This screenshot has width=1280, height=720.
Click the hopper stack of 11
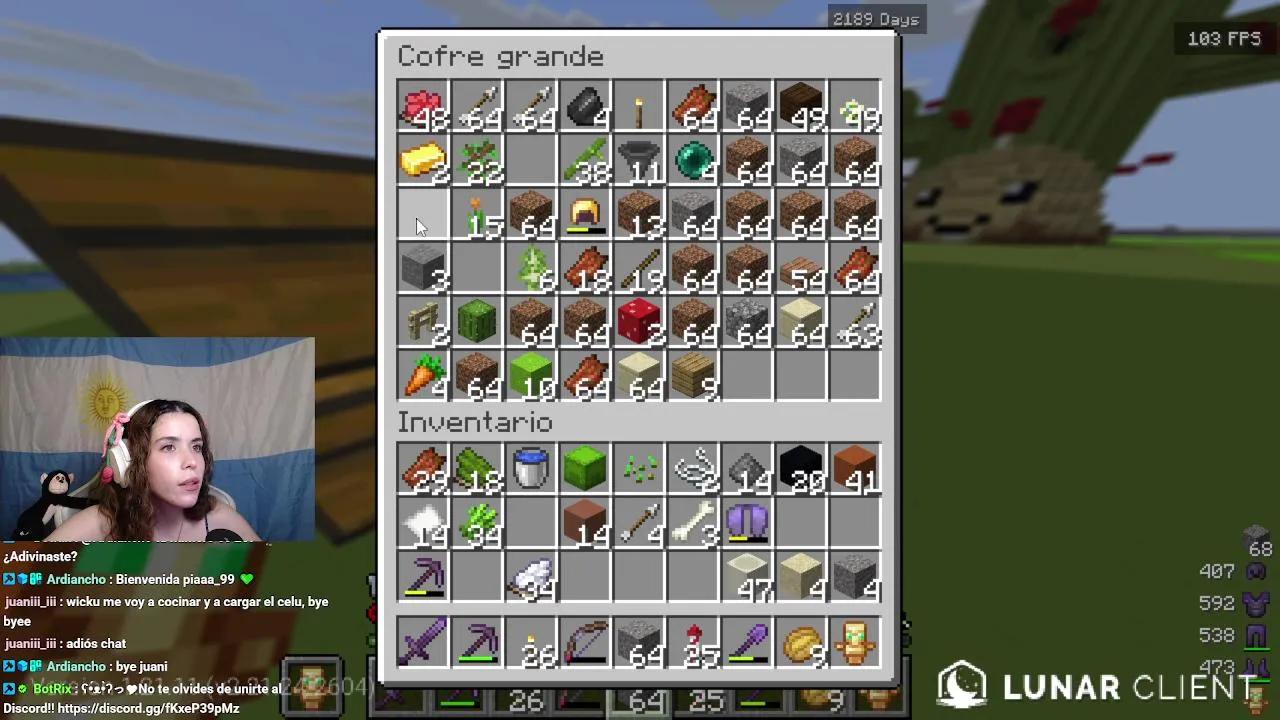[x=640, y=162]
